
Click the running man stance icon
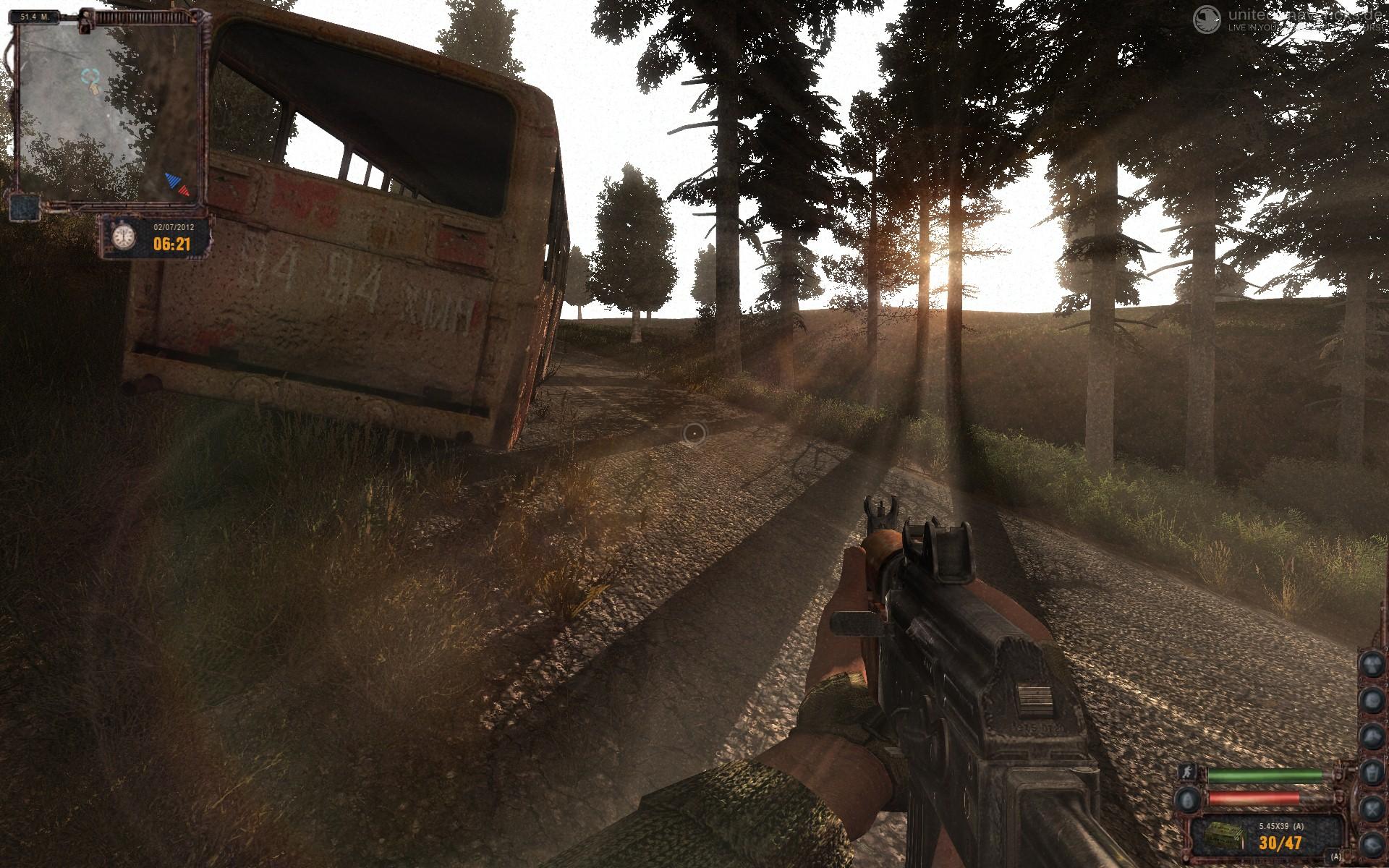click(1186, 773)
